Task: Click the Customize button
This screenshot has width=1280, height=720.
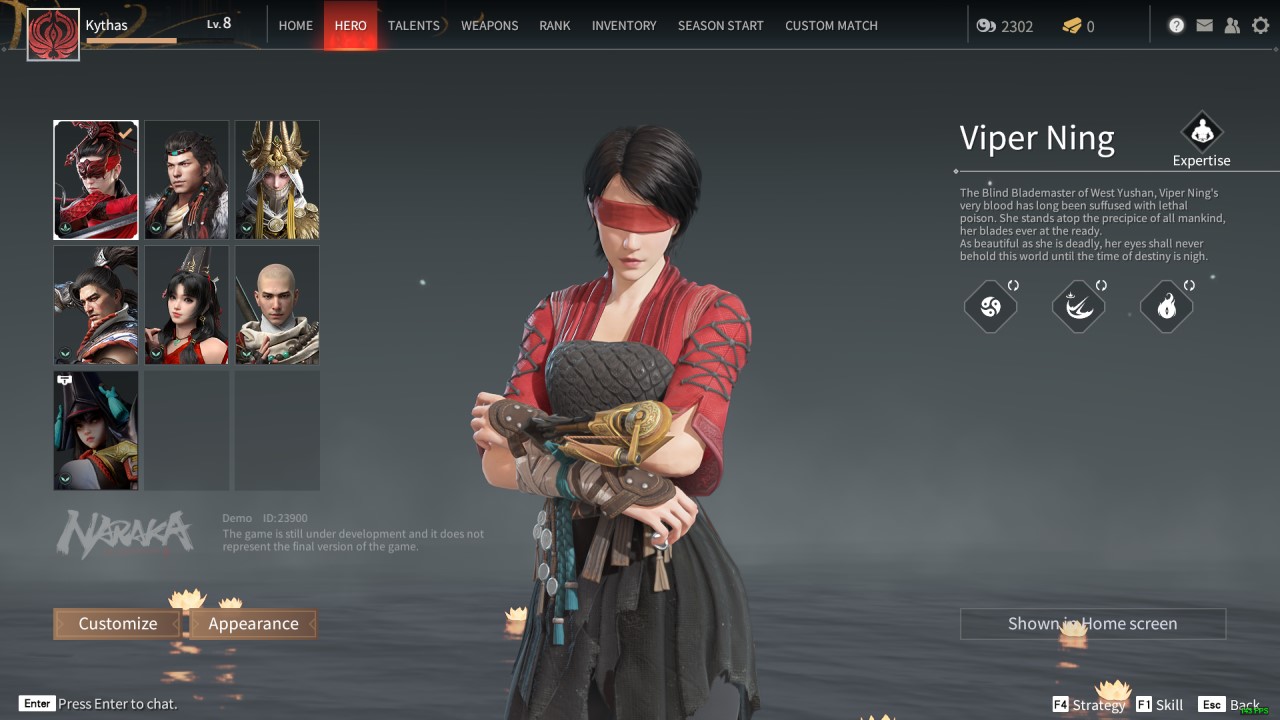Action: [x=118, y=624]
